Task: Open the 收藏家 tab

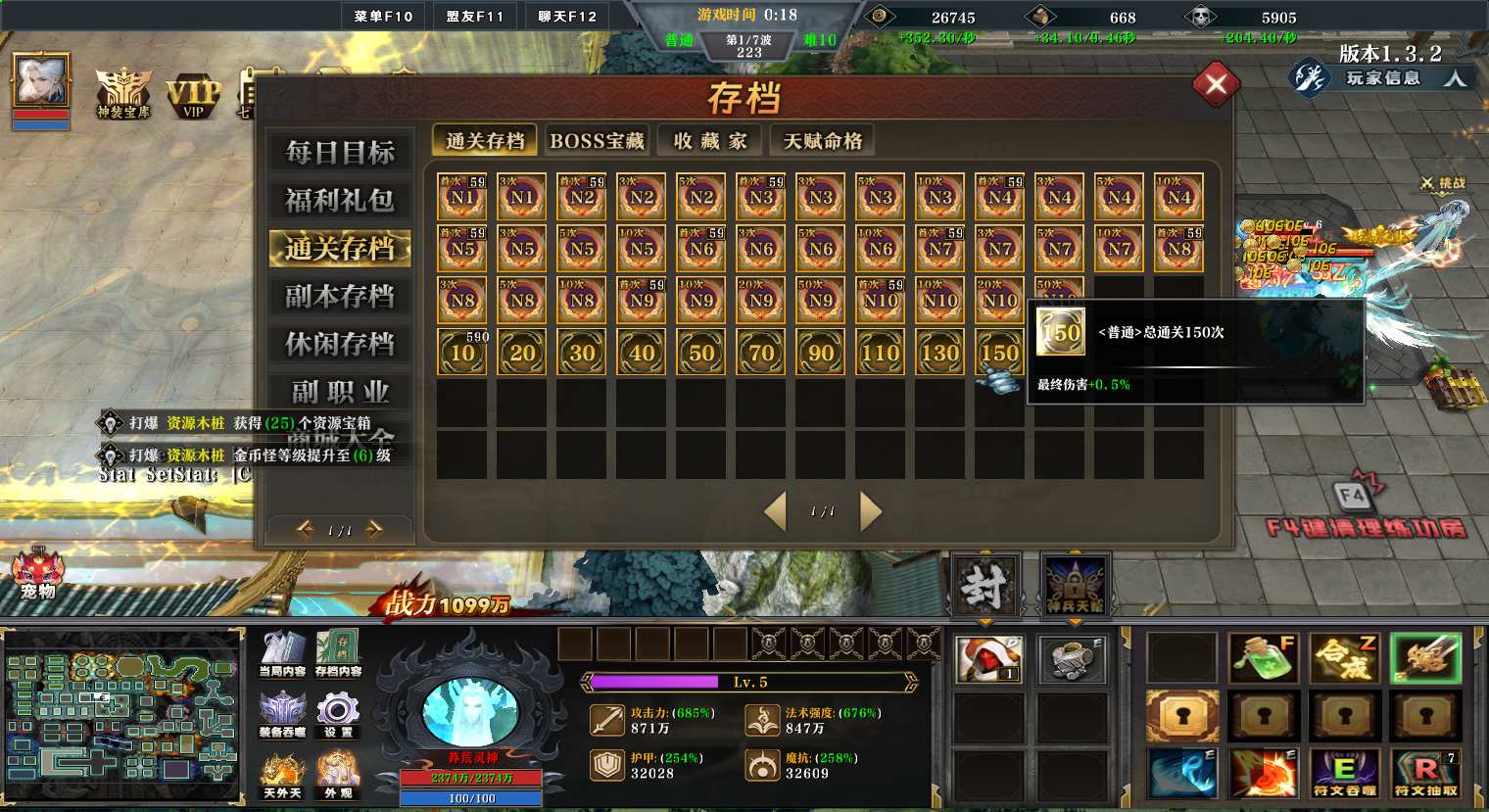Action: [x=710, y=141]
